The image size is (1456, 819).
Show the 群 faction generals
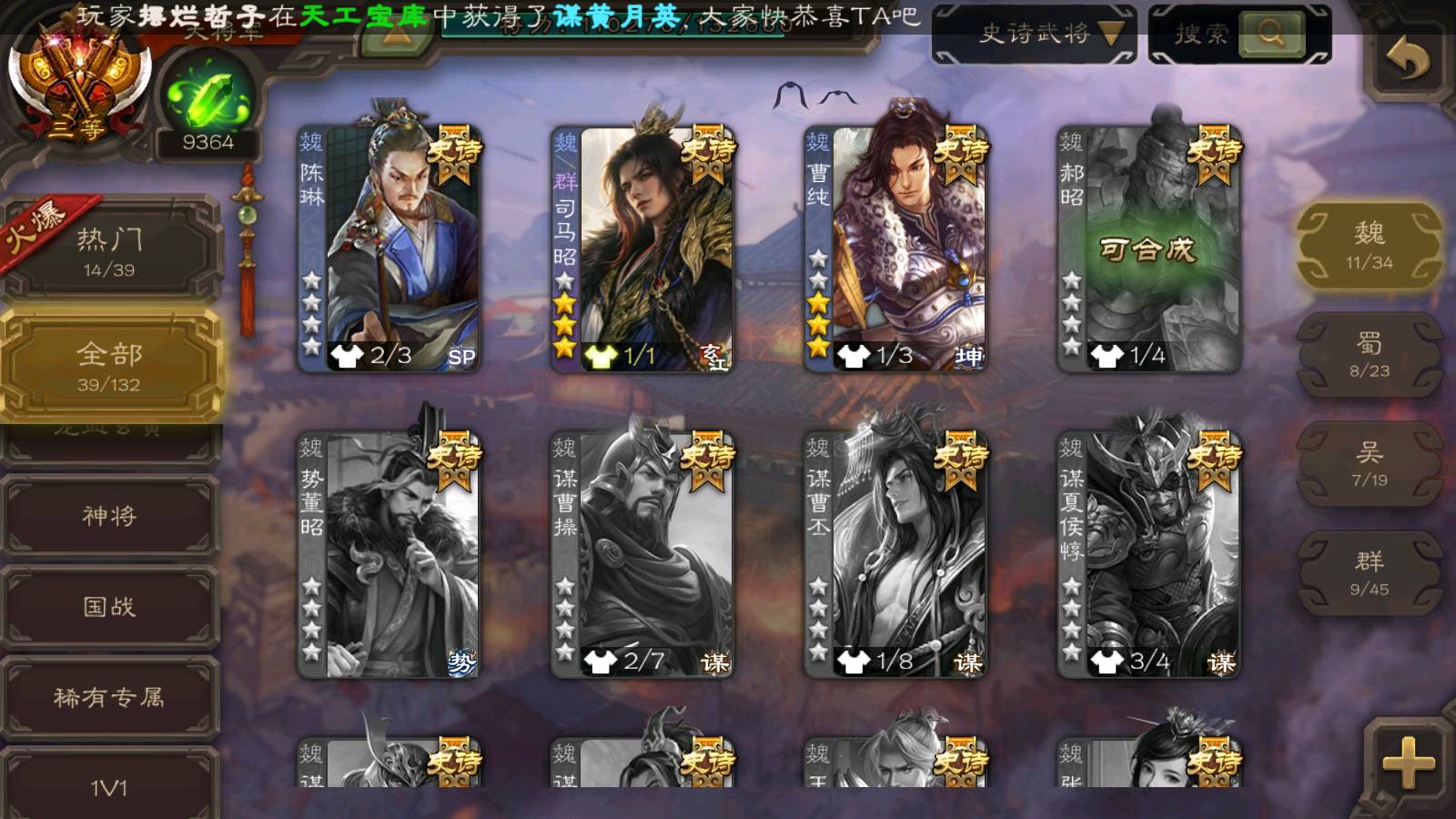[x=1369, y=572]
